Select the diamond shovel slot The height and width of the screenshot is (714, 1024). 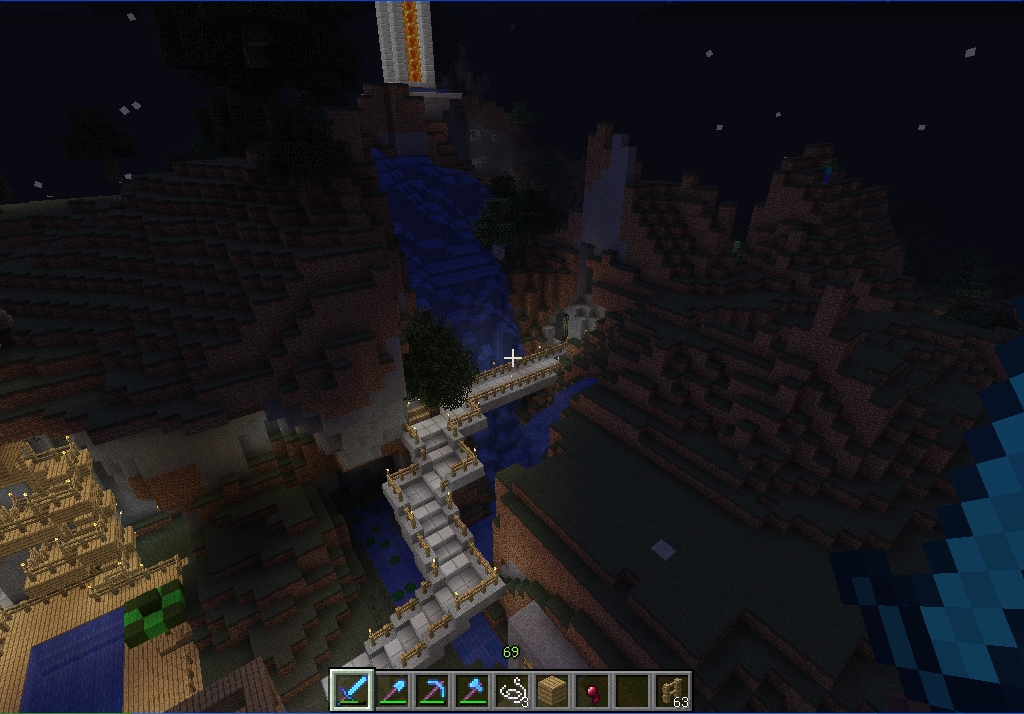coord(392,690)
